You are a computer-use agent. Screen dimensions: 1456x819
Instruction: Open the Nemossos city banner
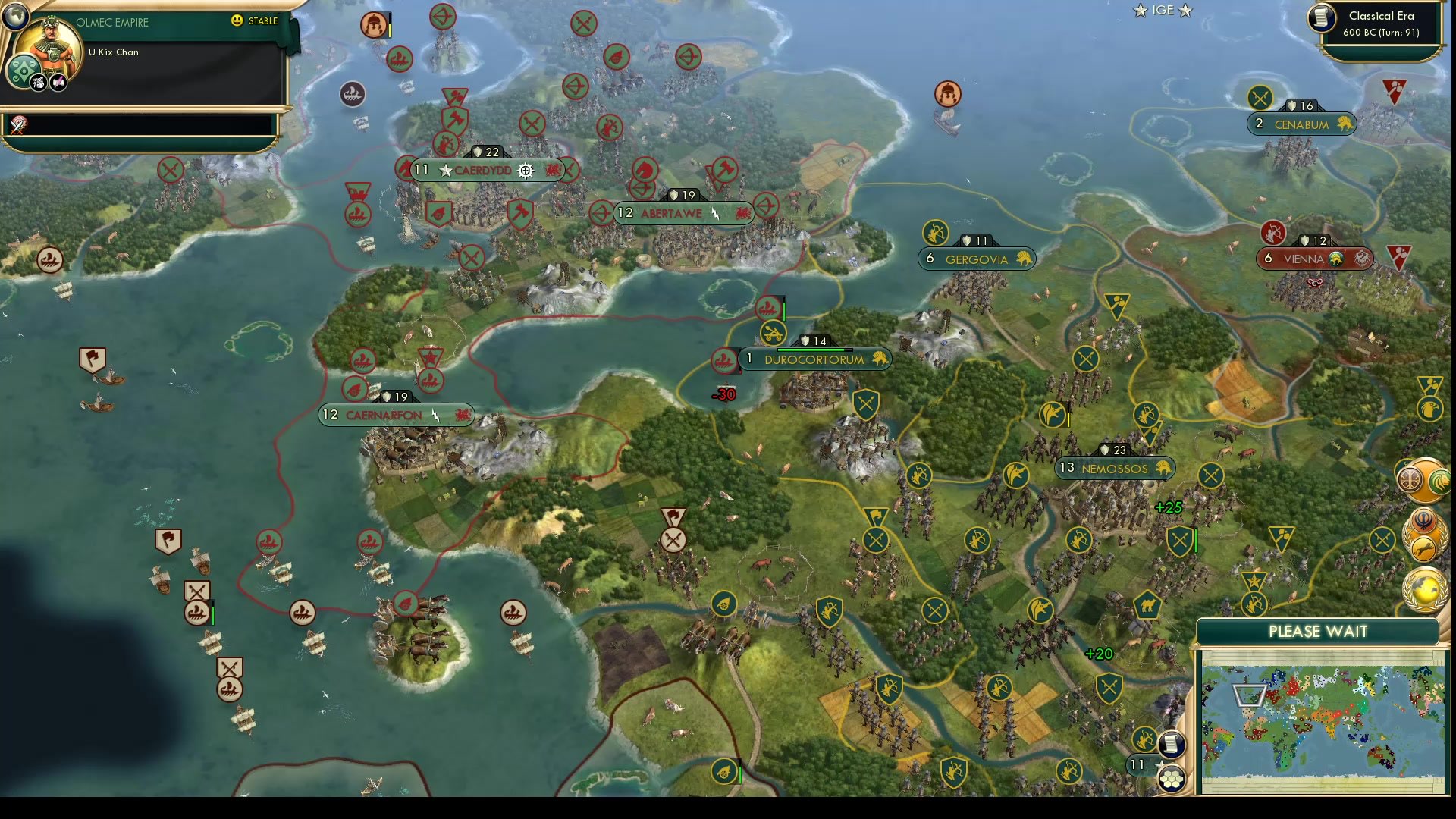[1113, 469]
